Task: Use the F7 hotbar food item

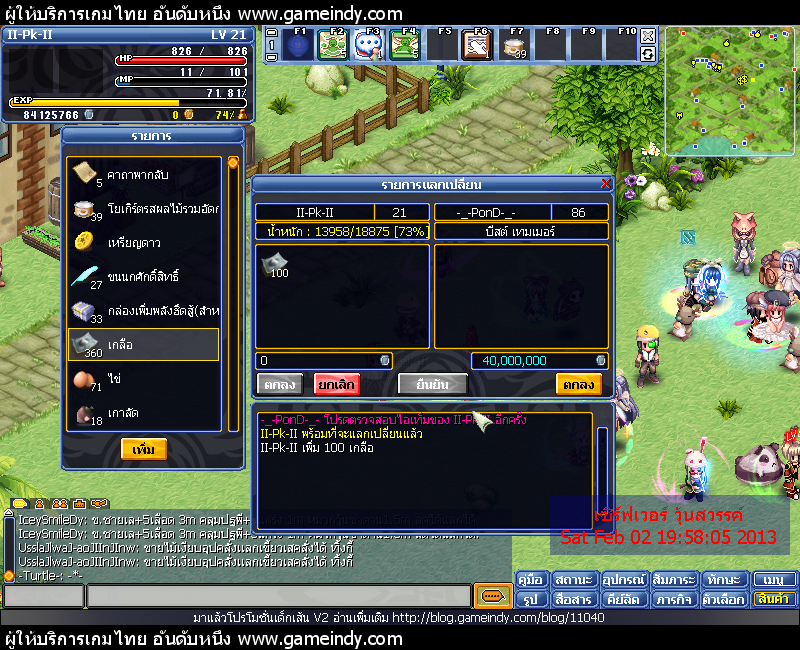Action: tap(514, 46)
